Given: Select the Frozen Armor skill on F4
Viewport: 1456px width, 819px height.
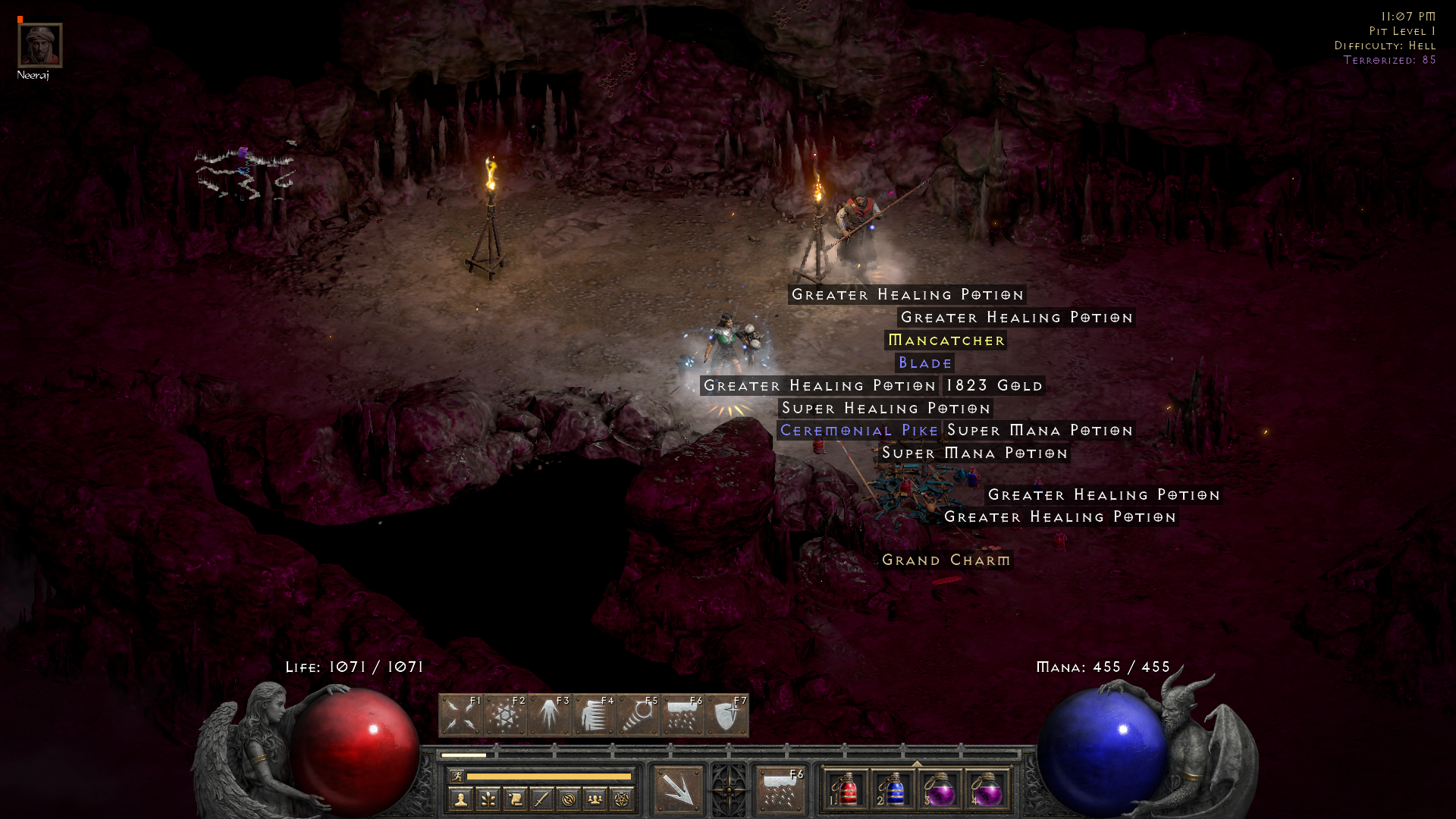Looking at the screenshot, I should [593, 714].
